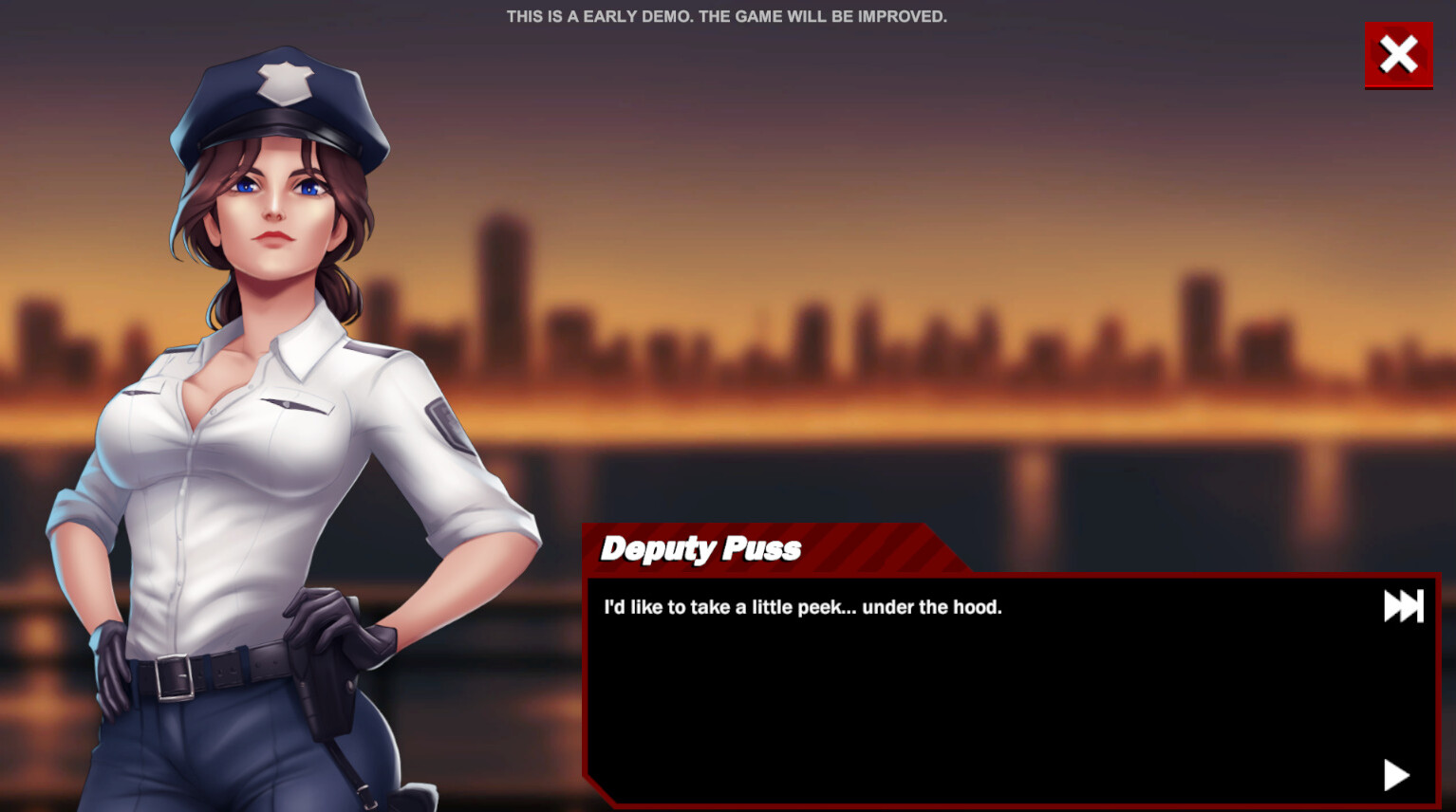
Task: Close the dialogue scene with red X
Action: pos(1398,55)
